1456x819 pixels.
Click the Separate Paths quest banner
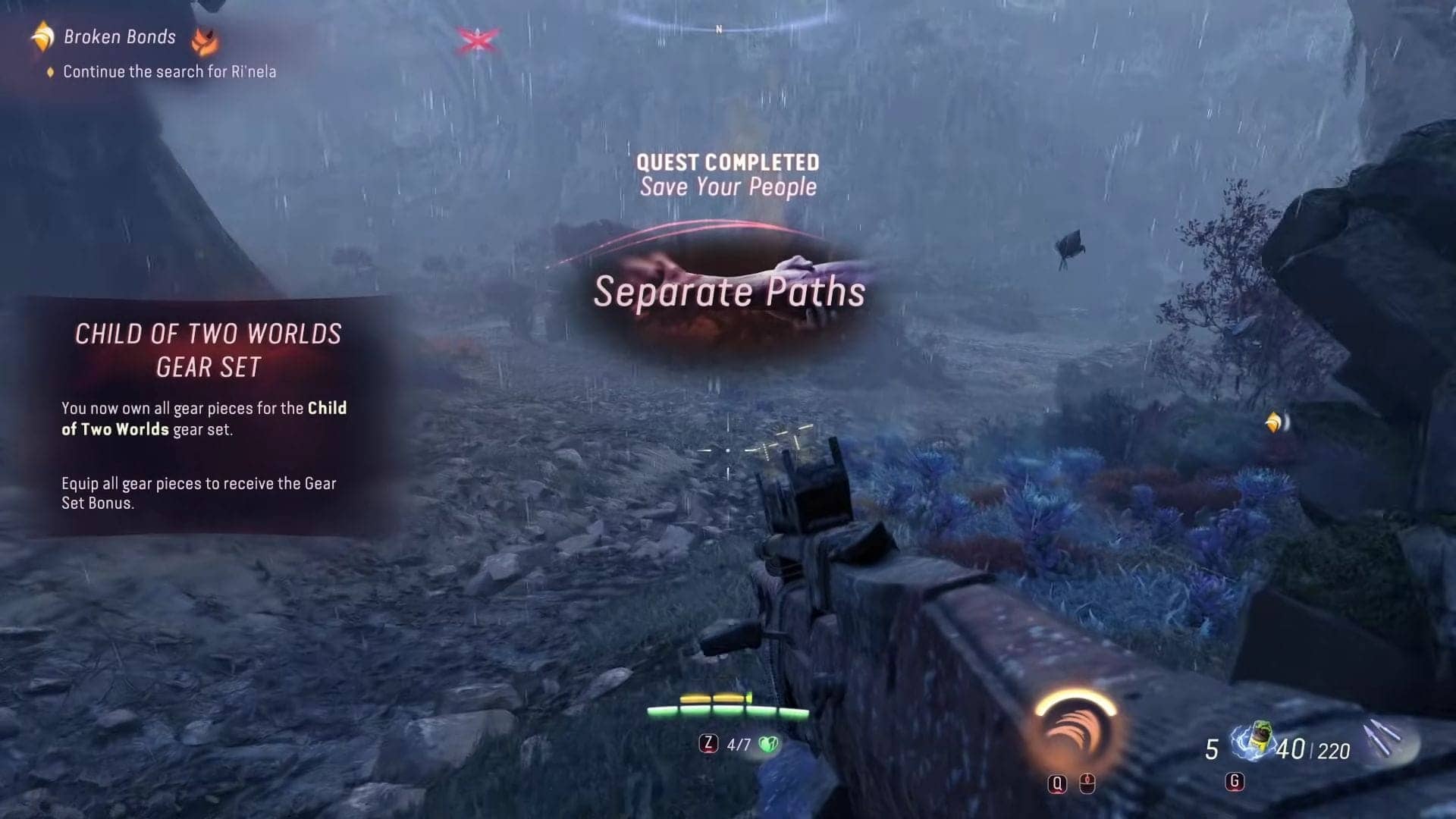728,292
